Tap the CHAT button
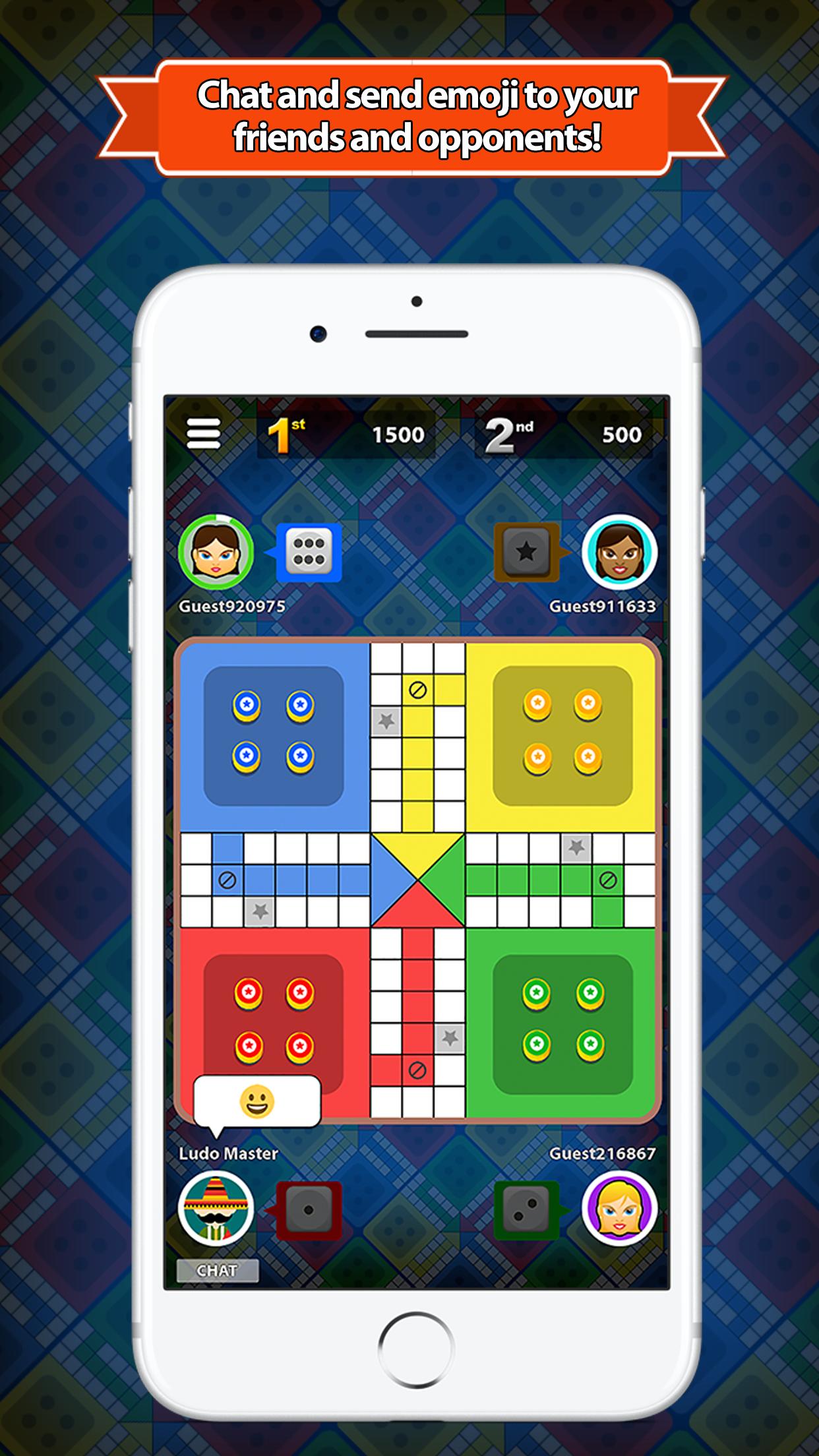The height and width of the screenshot is (1456, 819). pos(217,1270)
